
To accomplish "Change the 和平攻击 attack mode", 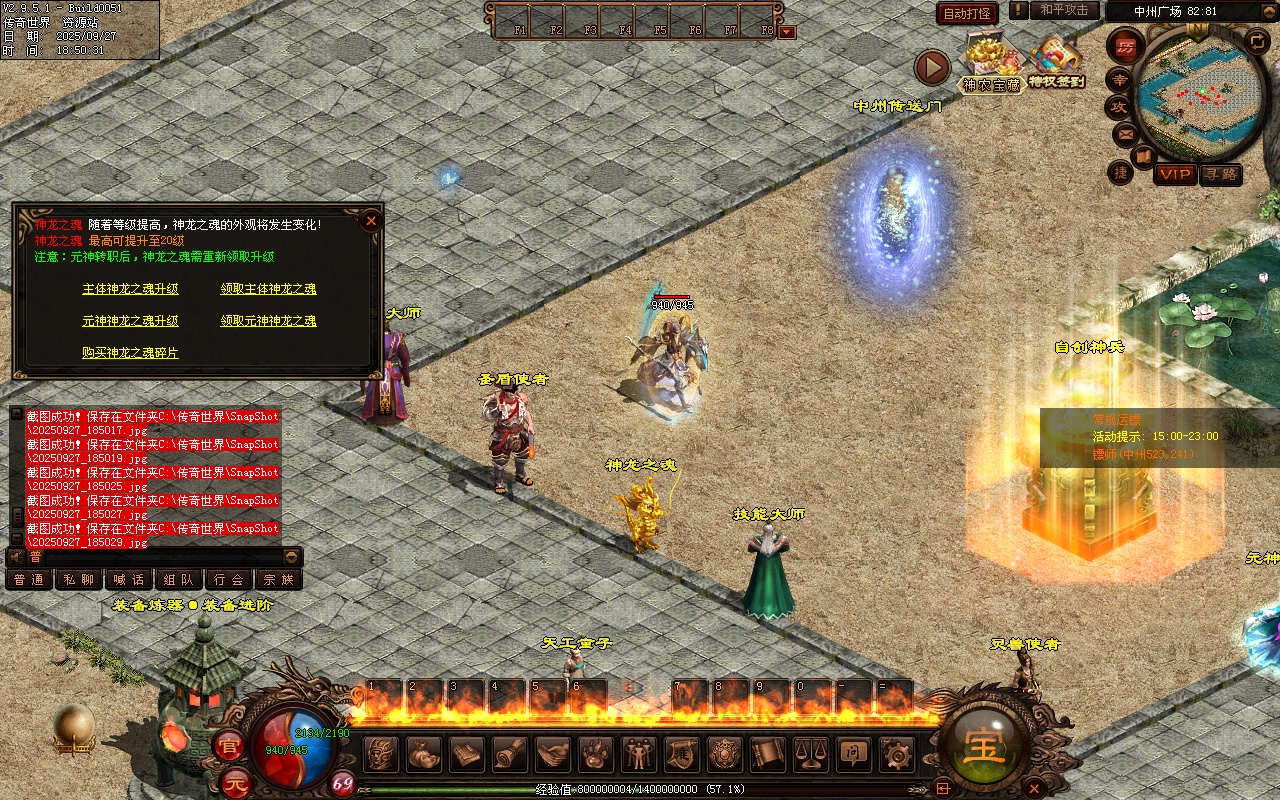I will [1064, 10].
